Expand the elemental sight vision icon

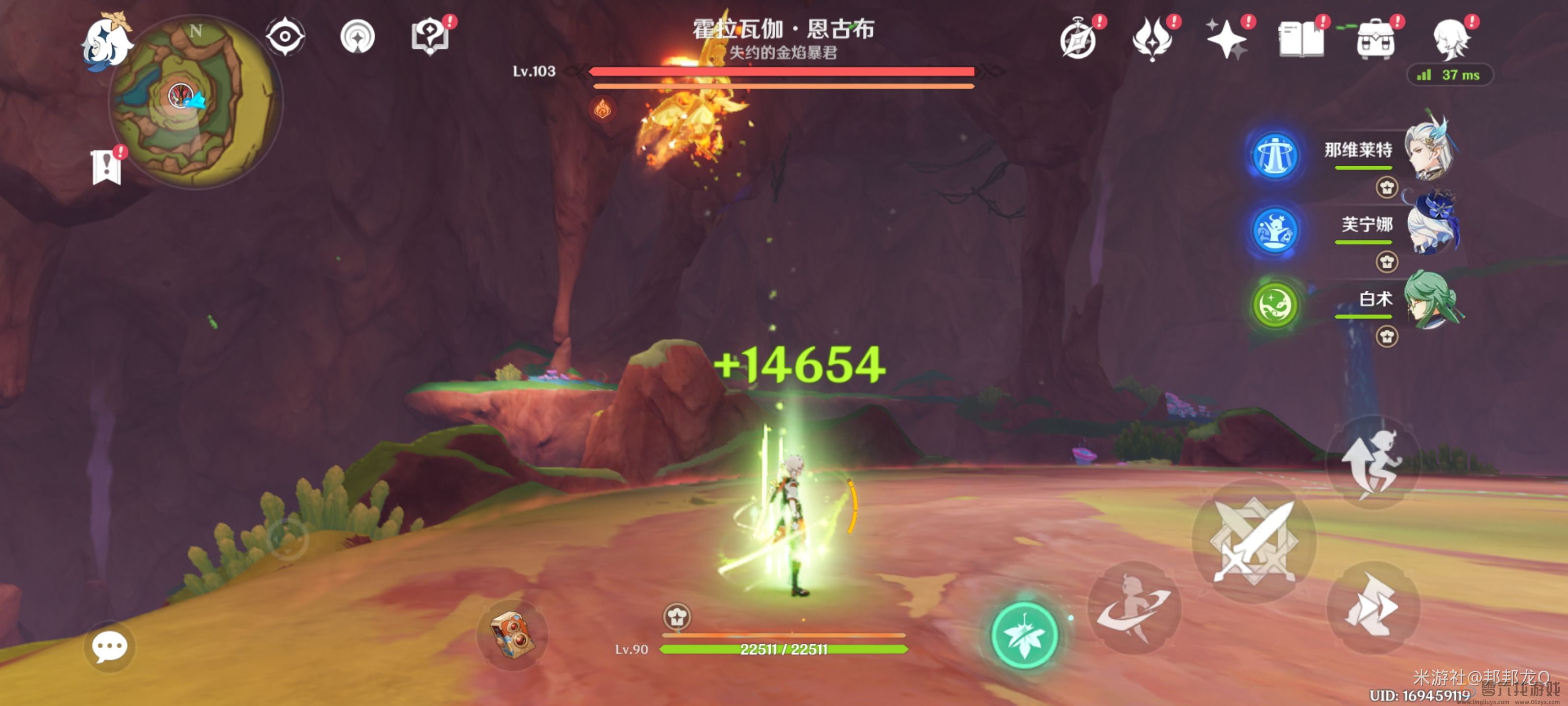(286, 37)
